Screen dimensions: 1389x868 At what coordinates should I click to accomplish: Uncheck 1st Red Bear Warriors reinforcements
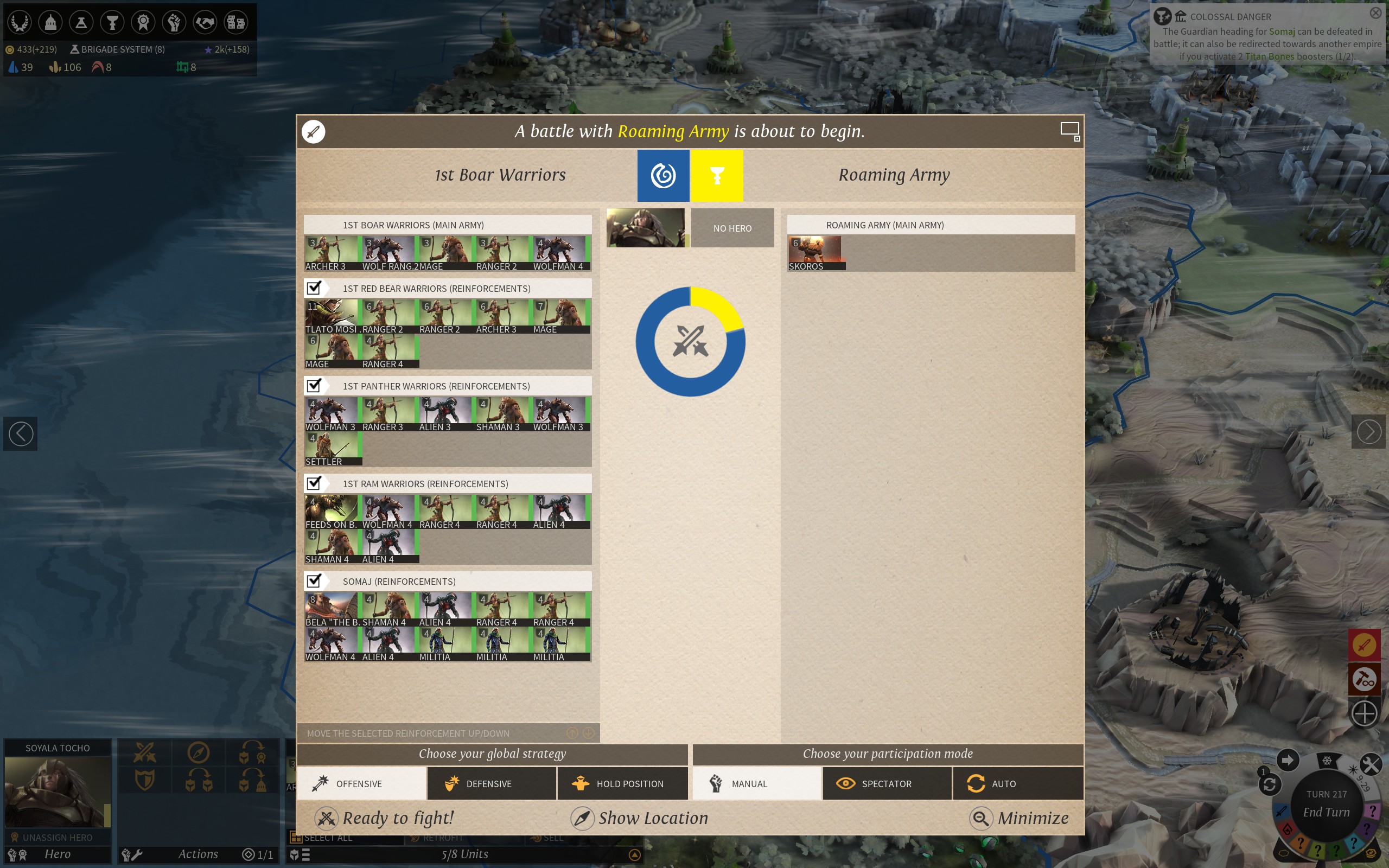[x=314, y=288]
